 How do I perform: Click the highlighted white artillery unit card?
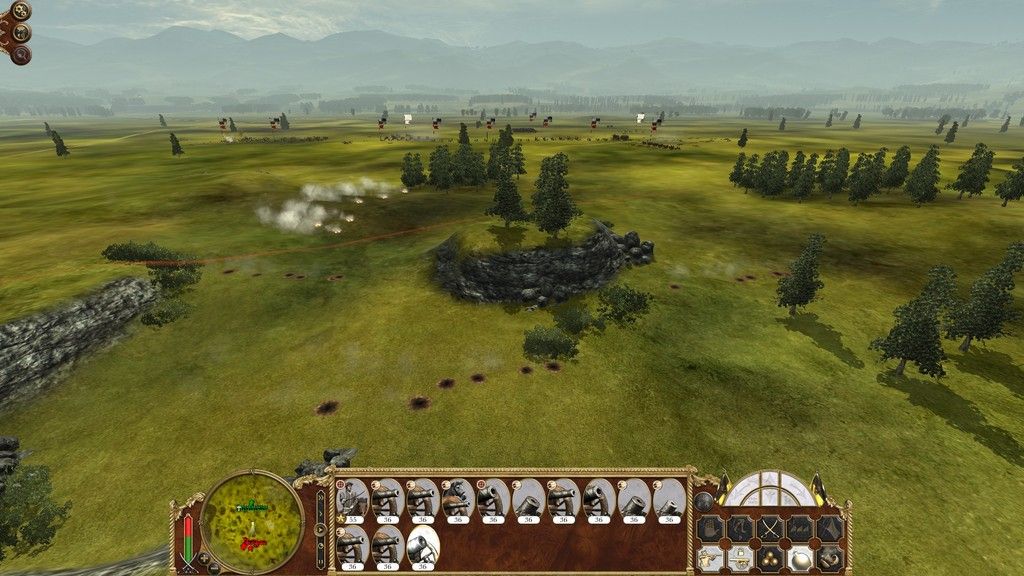422,545
